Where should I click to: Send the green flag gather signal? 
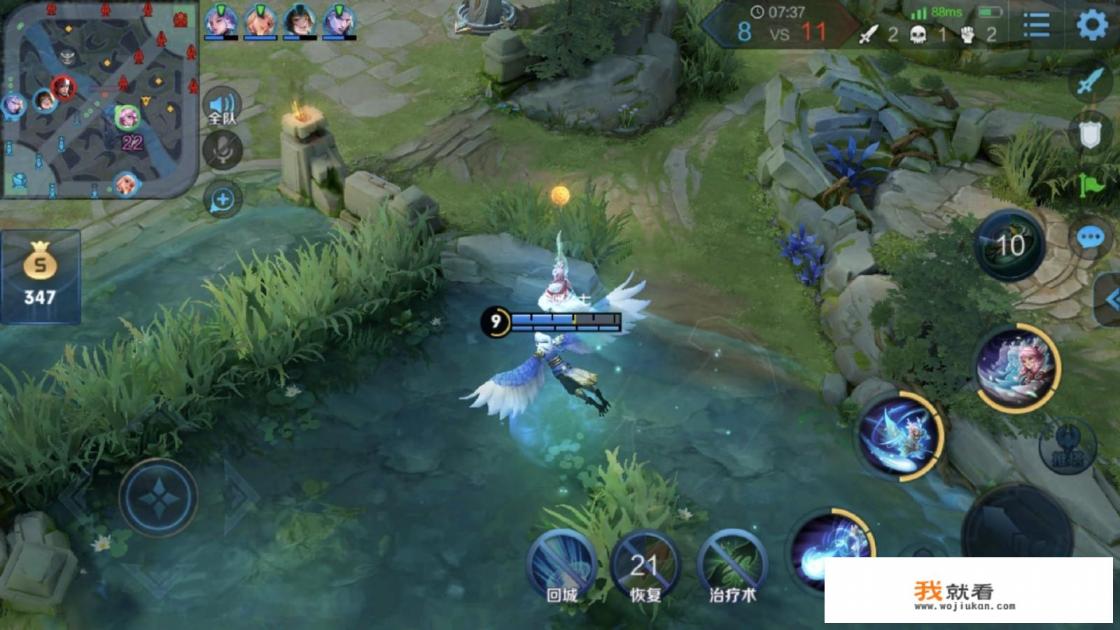point(1089,185)
